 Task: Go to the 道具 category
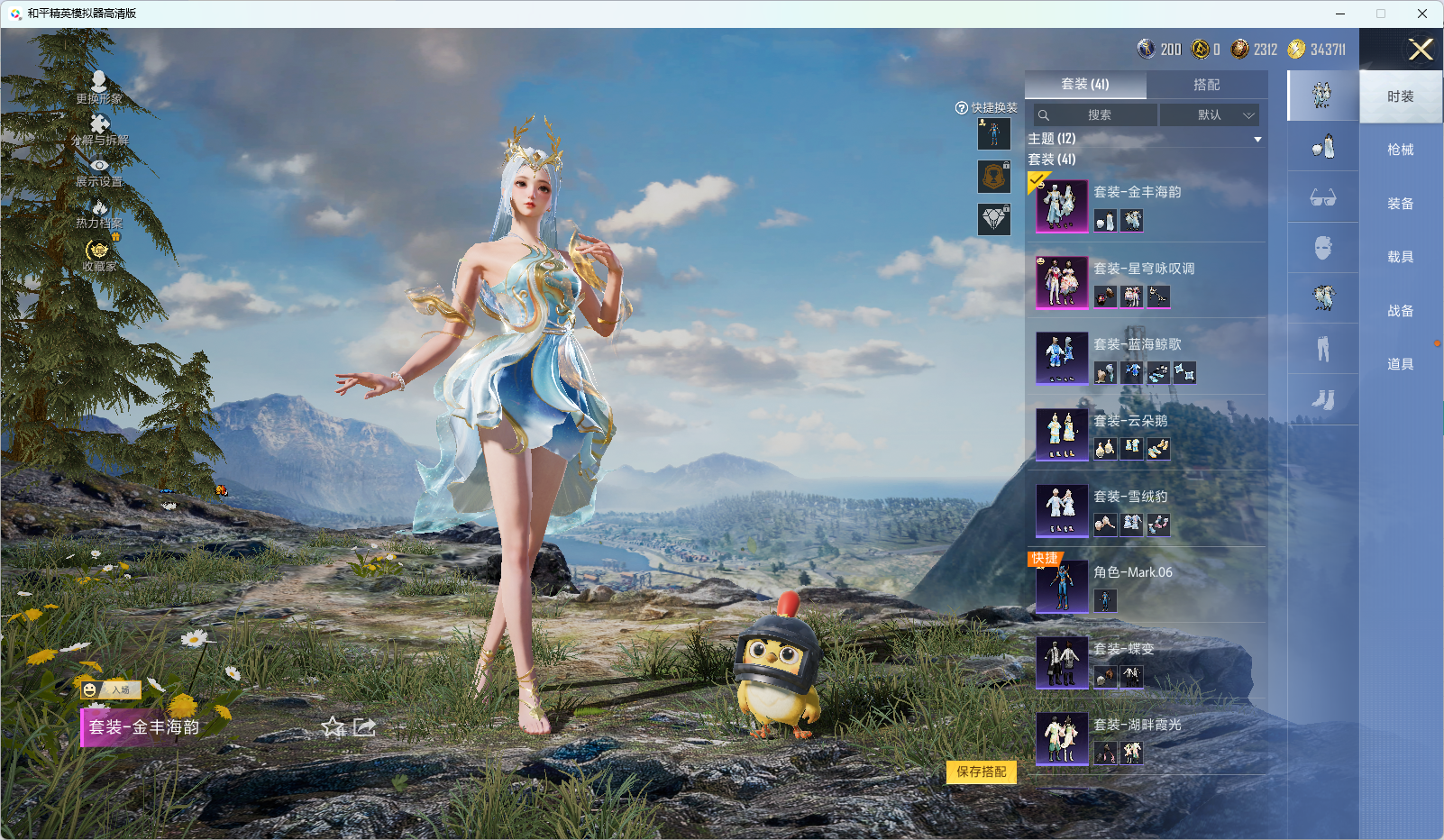1400,364
